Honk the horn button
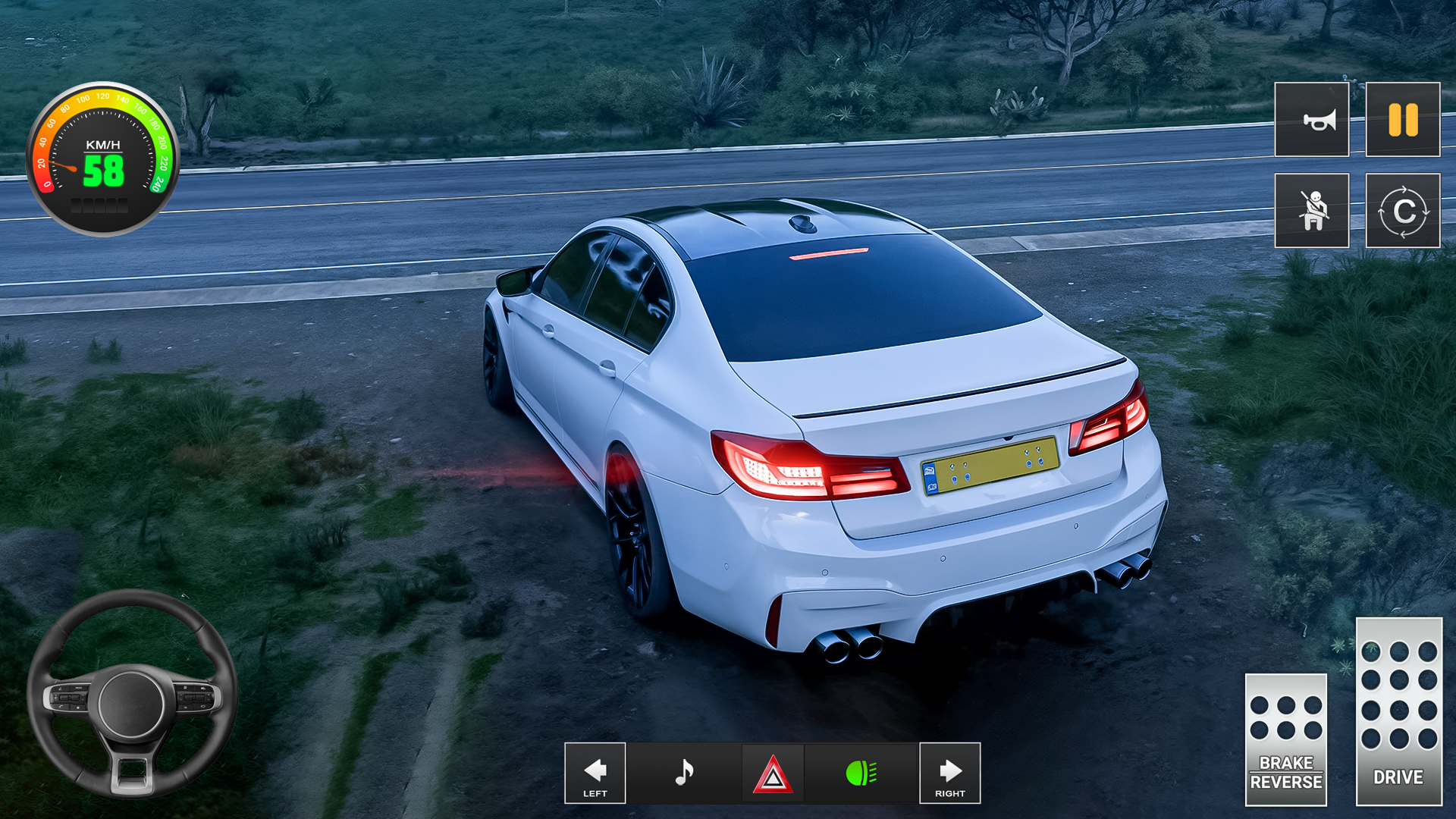Image resolution: width=1456 pixels, height=819 pixels. (x=1311, y=120)
